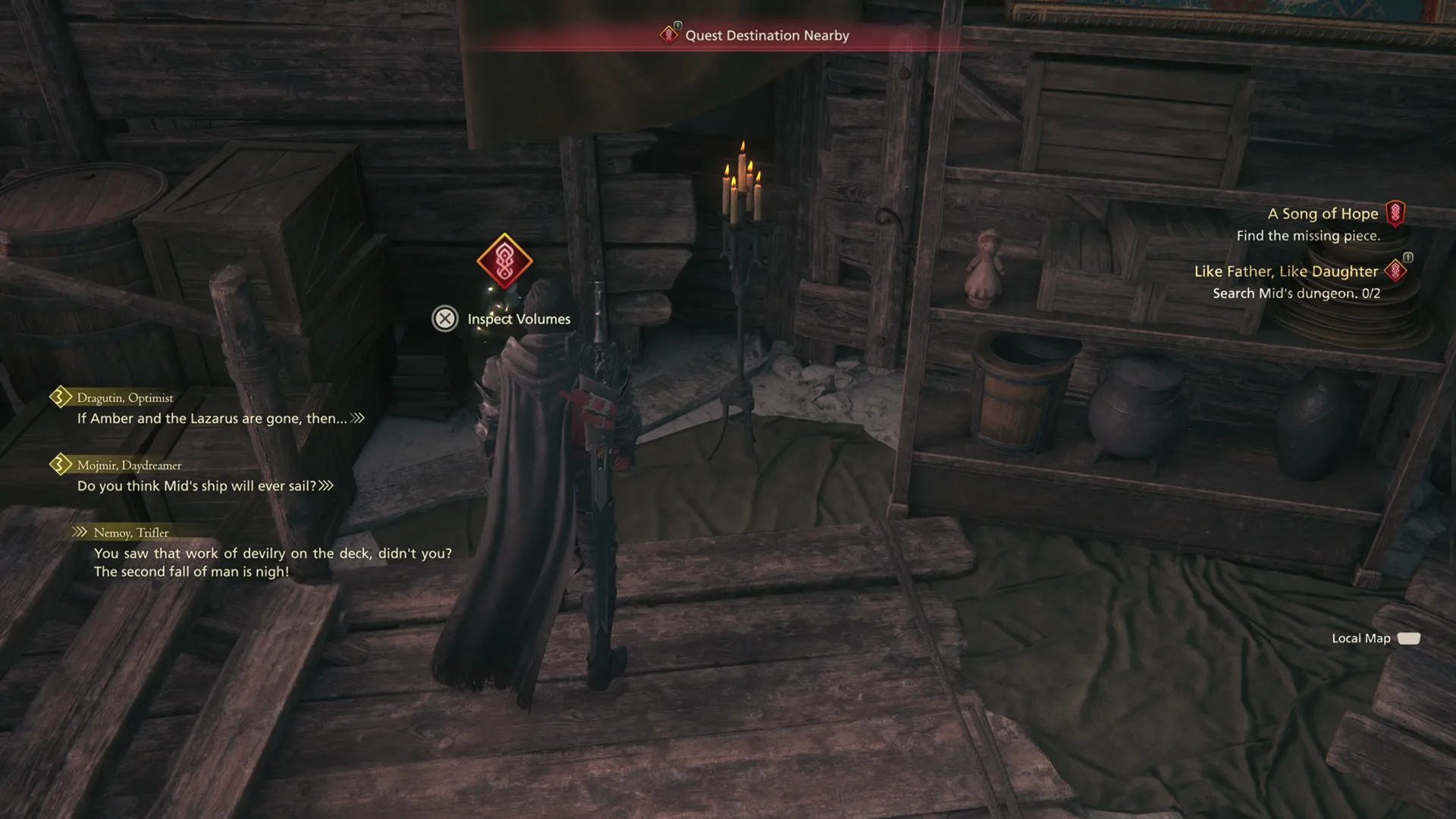Image resolution: width=1456 pixels, height=819 pixels.
Task: Click the Local Map gauge bar
Action: (1409, 638)
